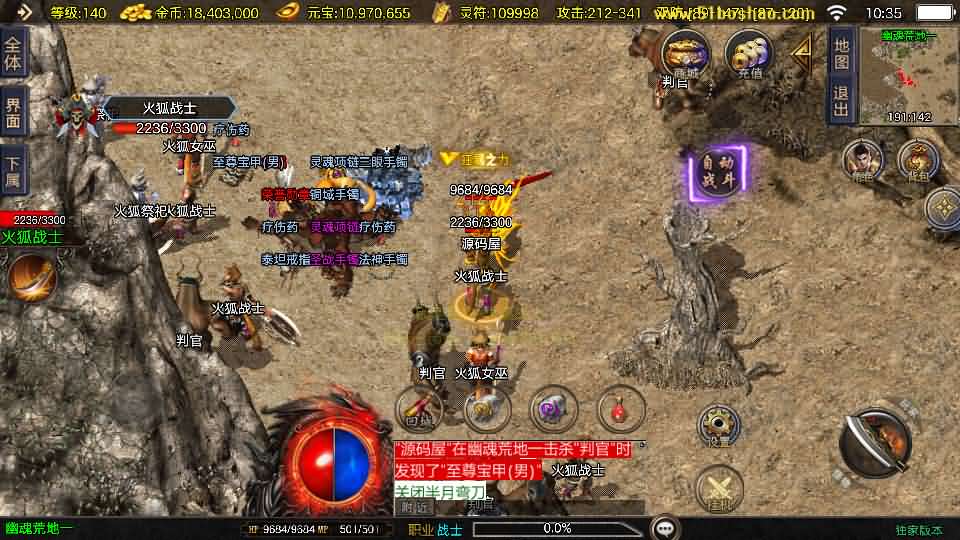This screenshot has width=960, height=540.
Task: Select the 下属 button
Action: tap(13, 169)
